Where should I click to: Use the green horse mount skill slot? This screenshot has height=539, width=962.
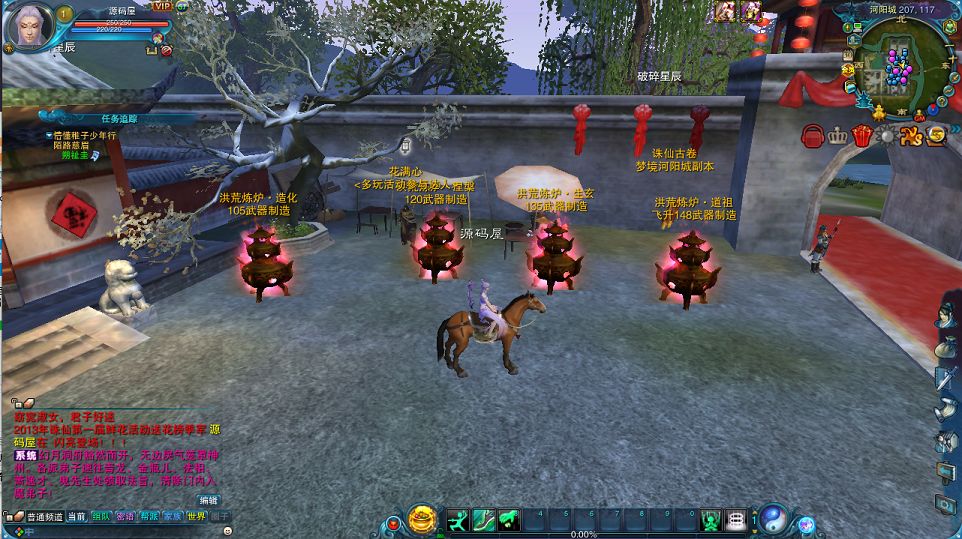pyautogui.click(x=510, y=520)
